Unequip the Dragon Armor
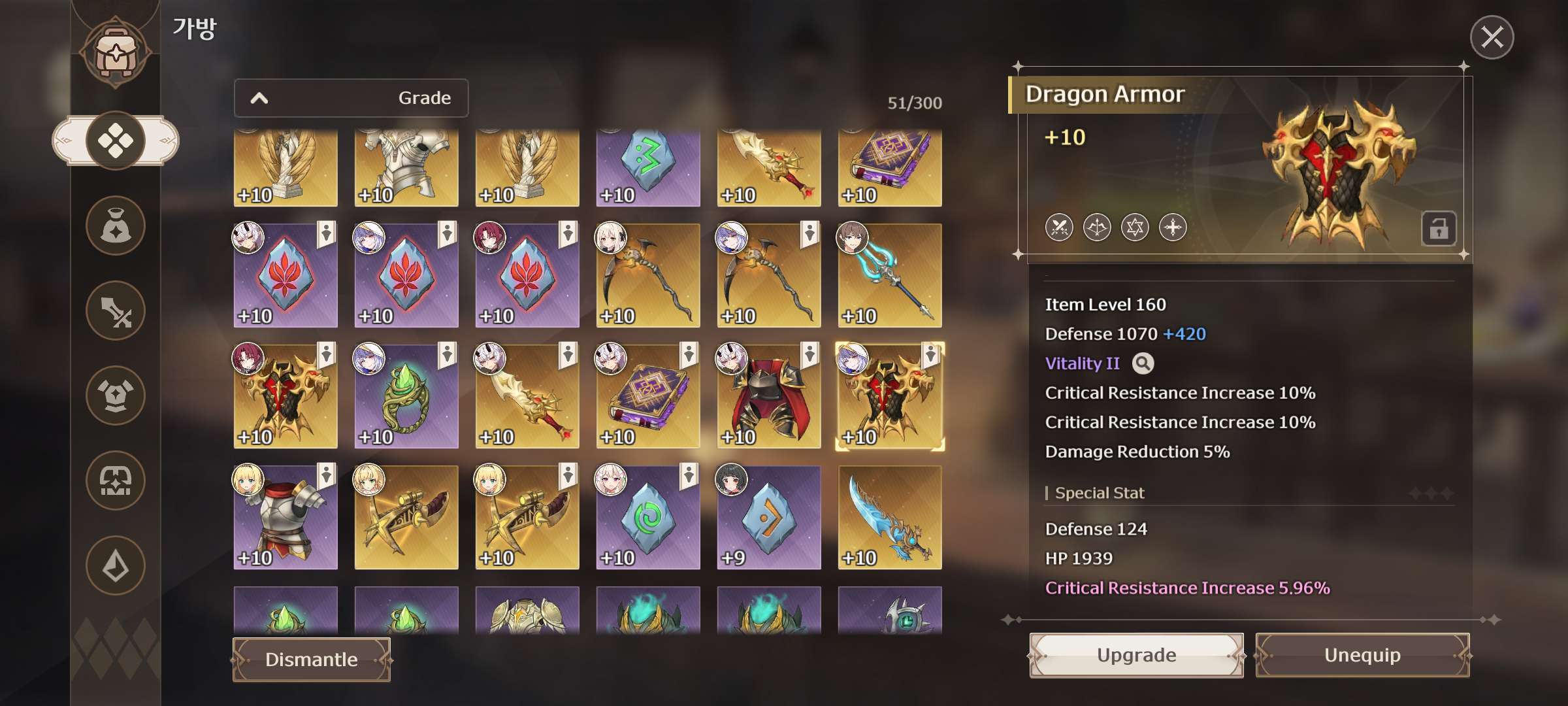 click(x=1362, y=655)
